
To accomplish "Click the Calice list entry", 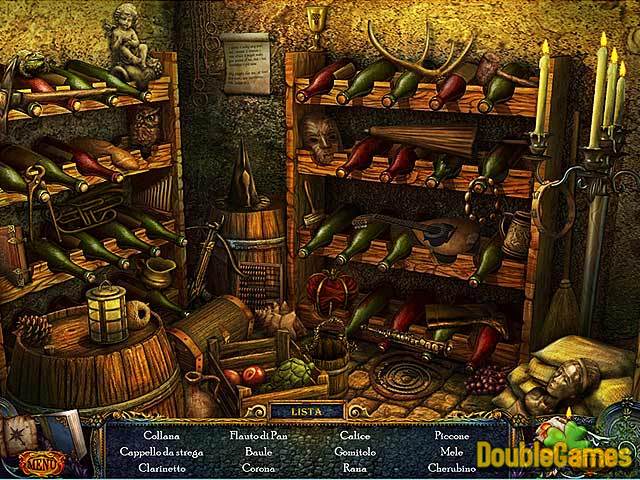I will (355, 437).
